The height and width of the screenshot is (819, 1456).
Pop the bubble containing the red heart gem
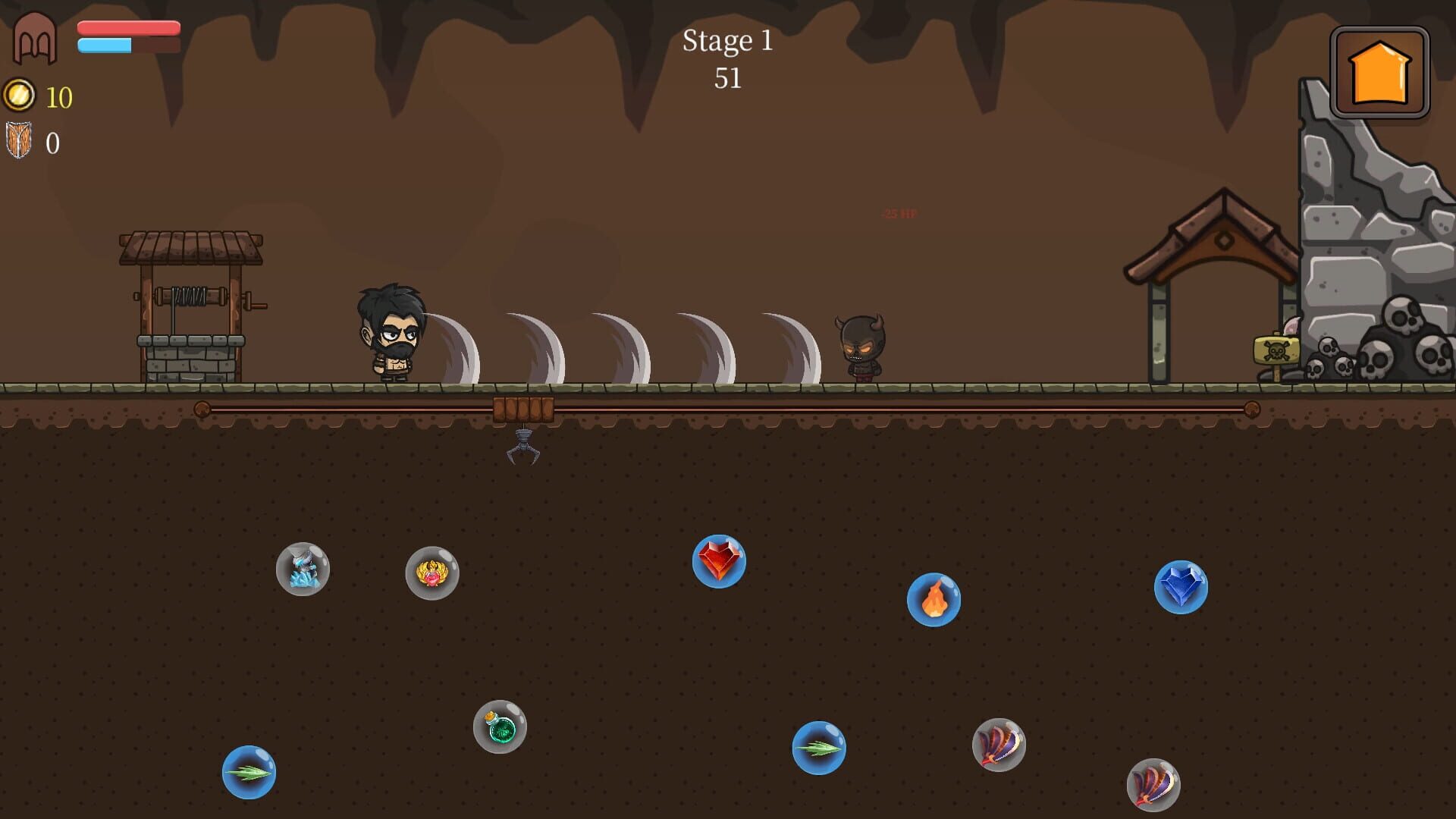[720, 561]
